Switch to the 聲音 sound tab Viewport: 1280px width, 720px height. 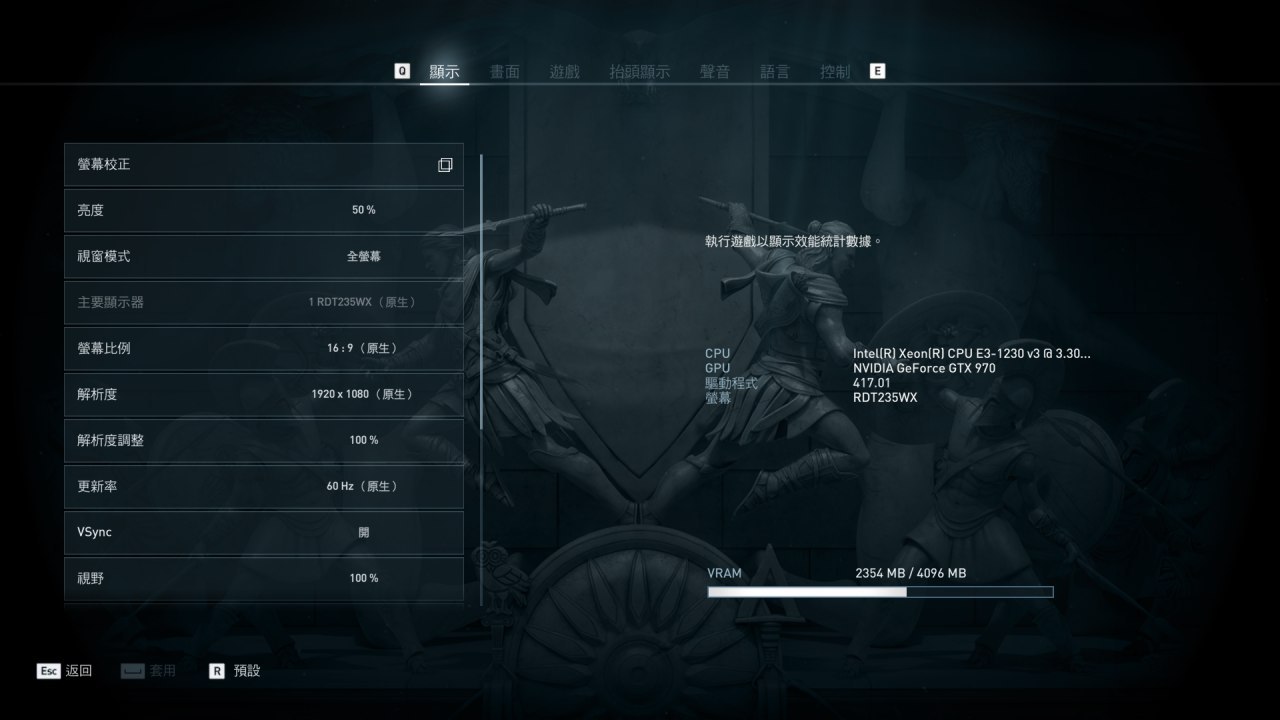(714, 72)
